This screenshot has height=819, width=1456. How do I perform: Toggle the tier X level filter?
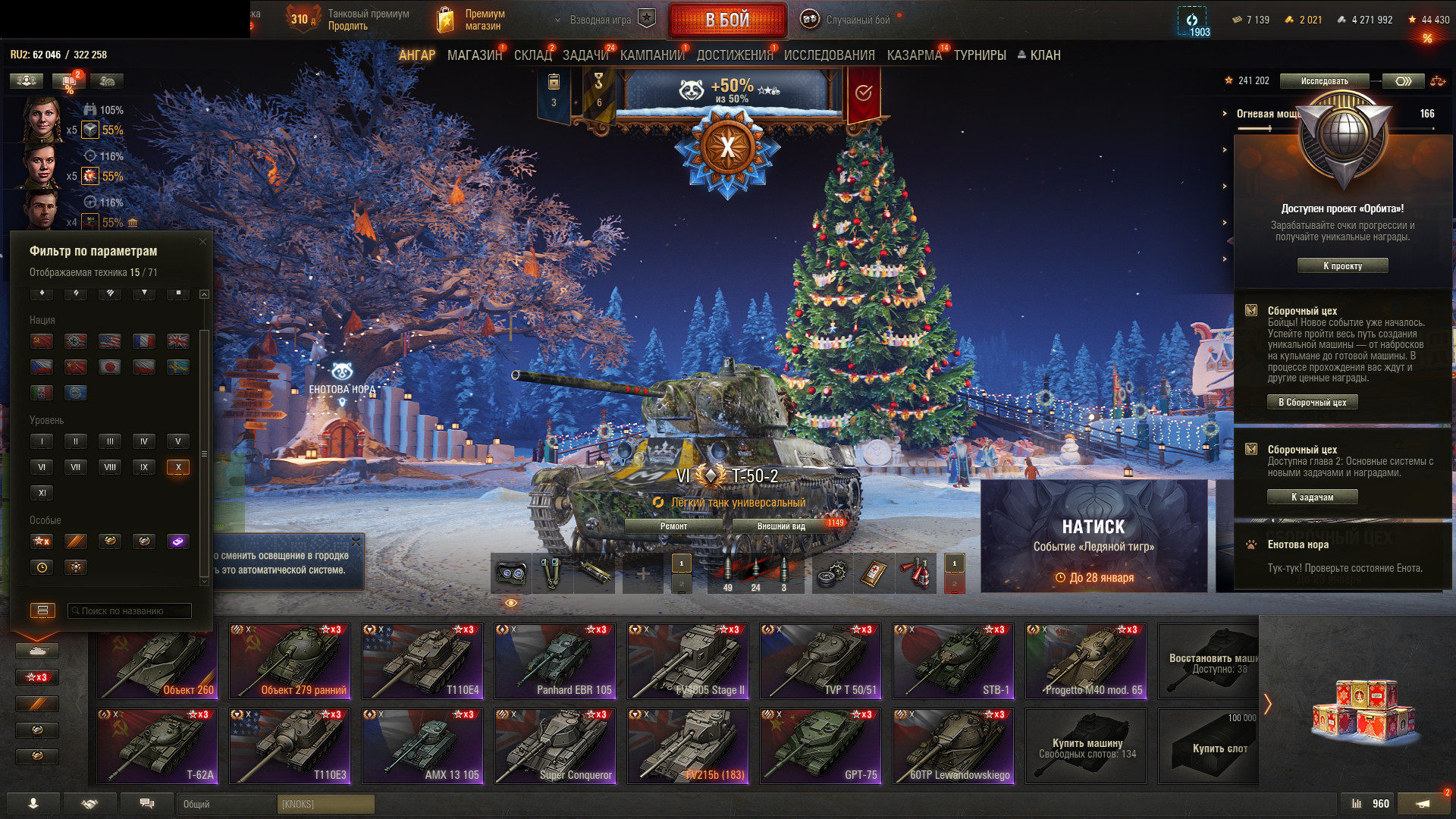[x=178, y=467]
